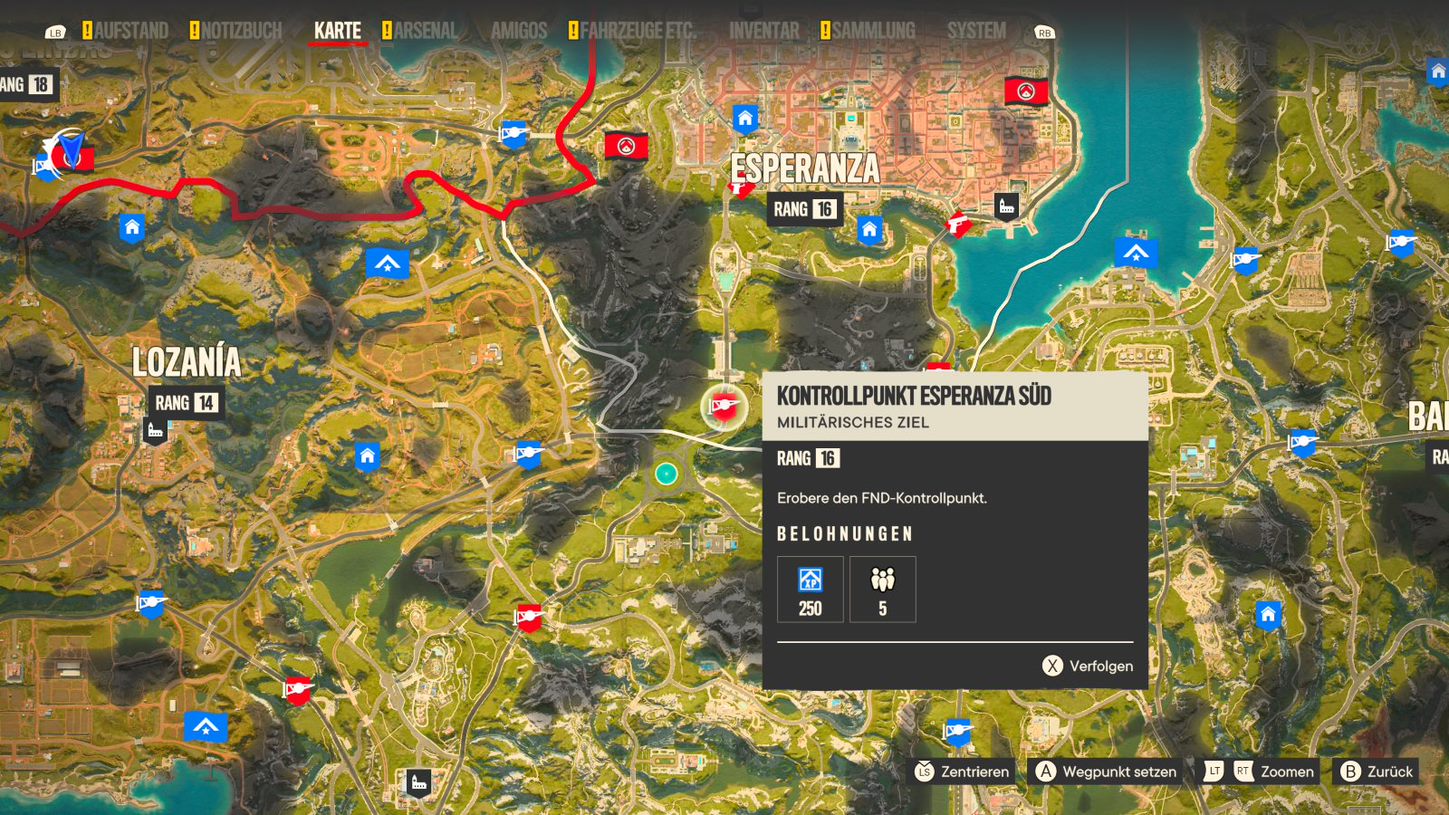Select the SAMMLUNG tab
Image resolution: width=1449 pixels, height=815 pixels.
point(875,30)
